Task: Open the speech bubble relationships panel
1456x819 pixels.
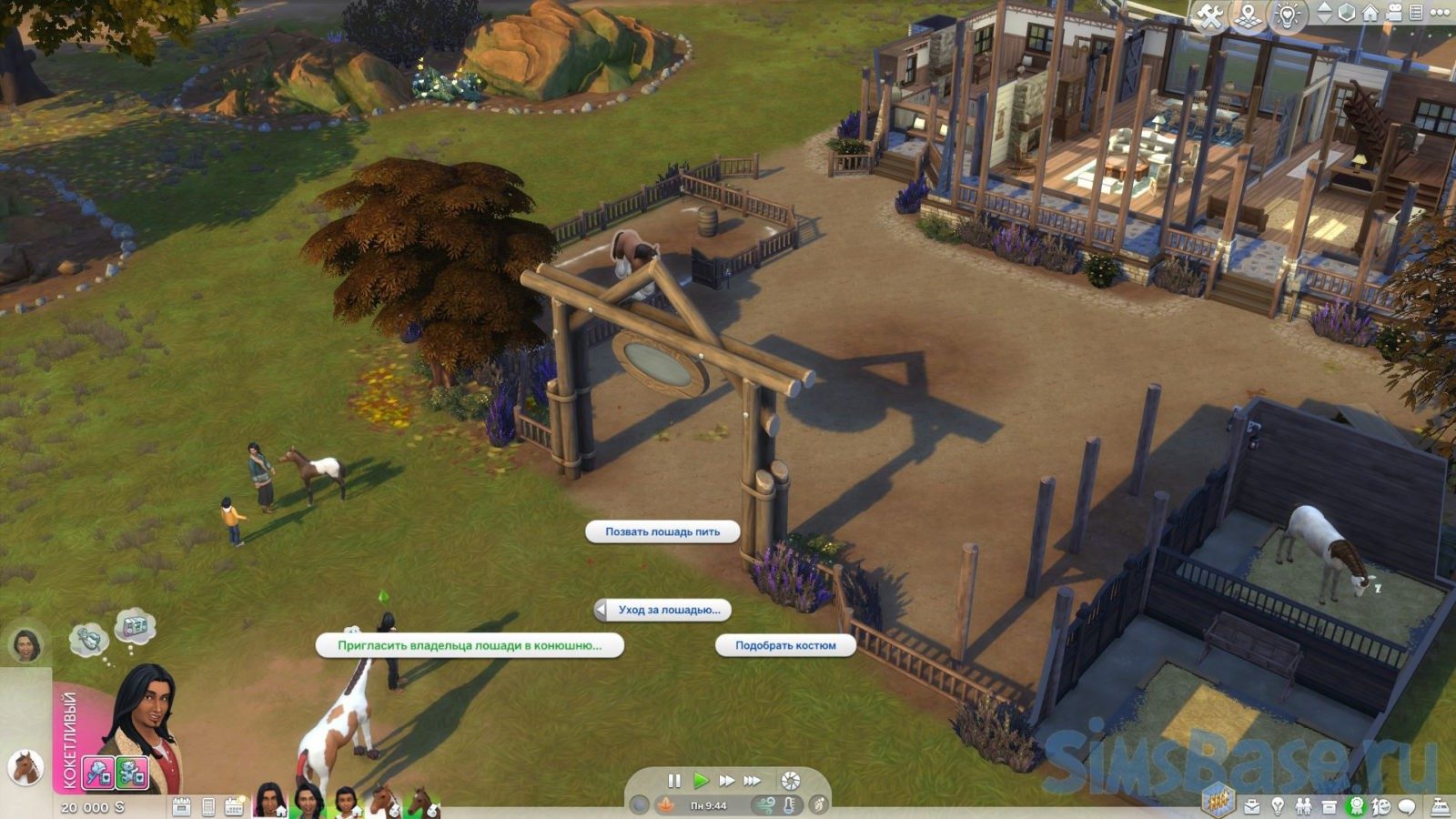Action: 1407,806
